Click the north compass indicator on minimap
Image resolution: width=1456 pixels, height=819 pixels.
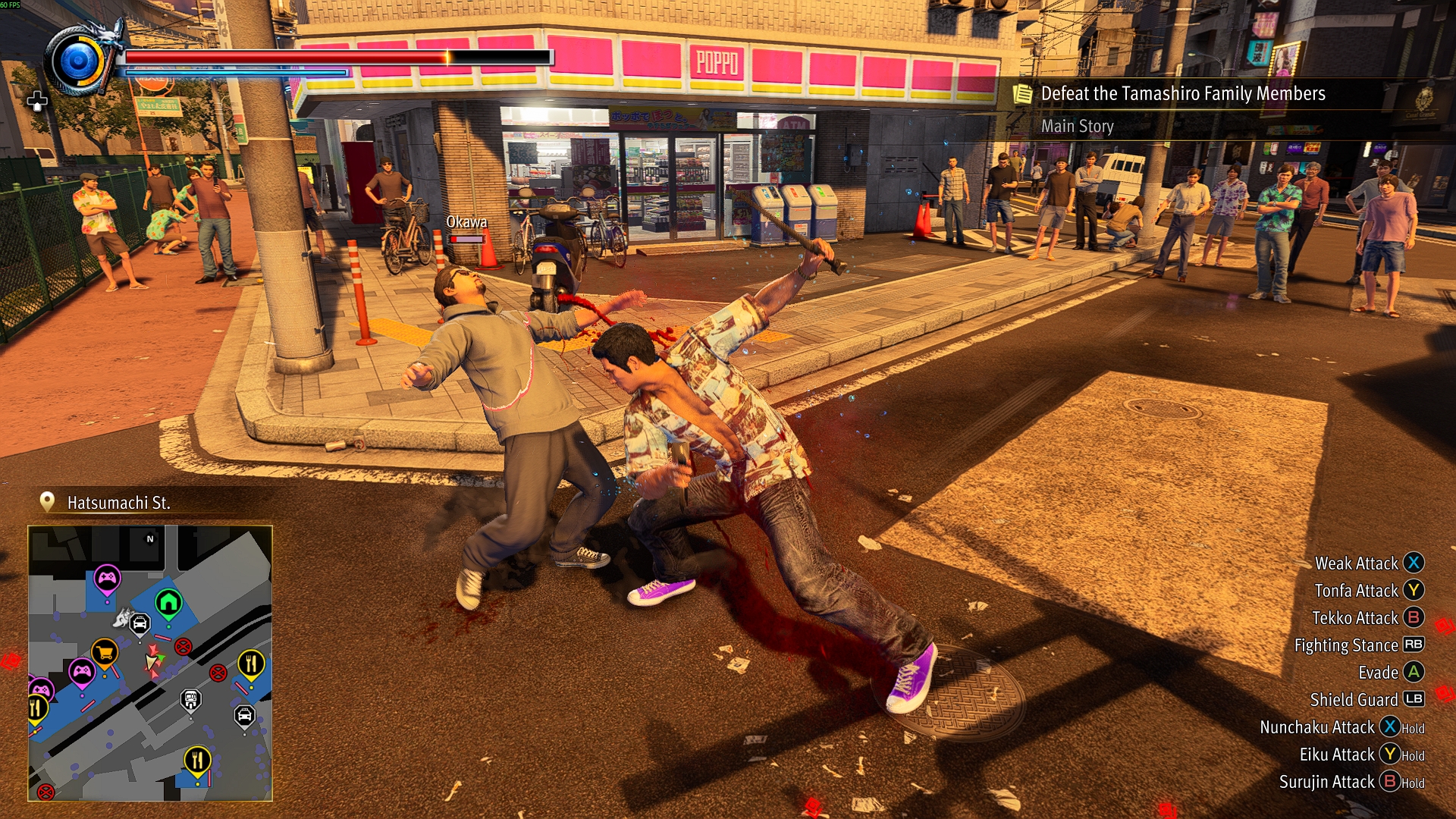click(150, 539)
